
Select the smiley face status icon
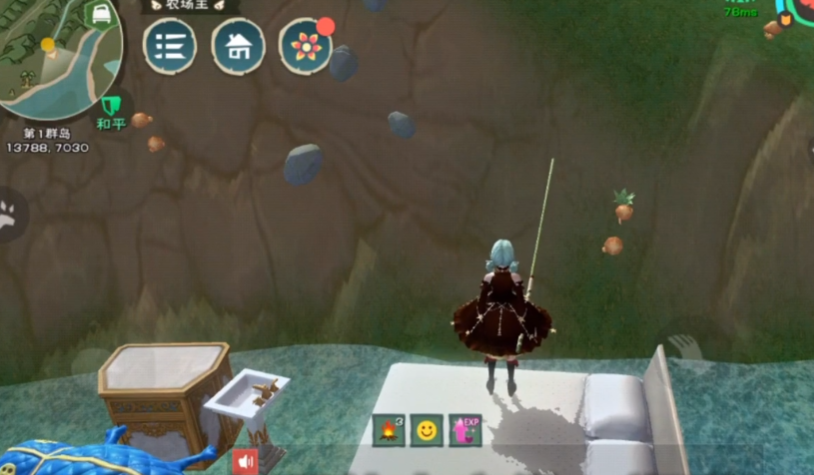pyautogui.click(x=427, y=430)
